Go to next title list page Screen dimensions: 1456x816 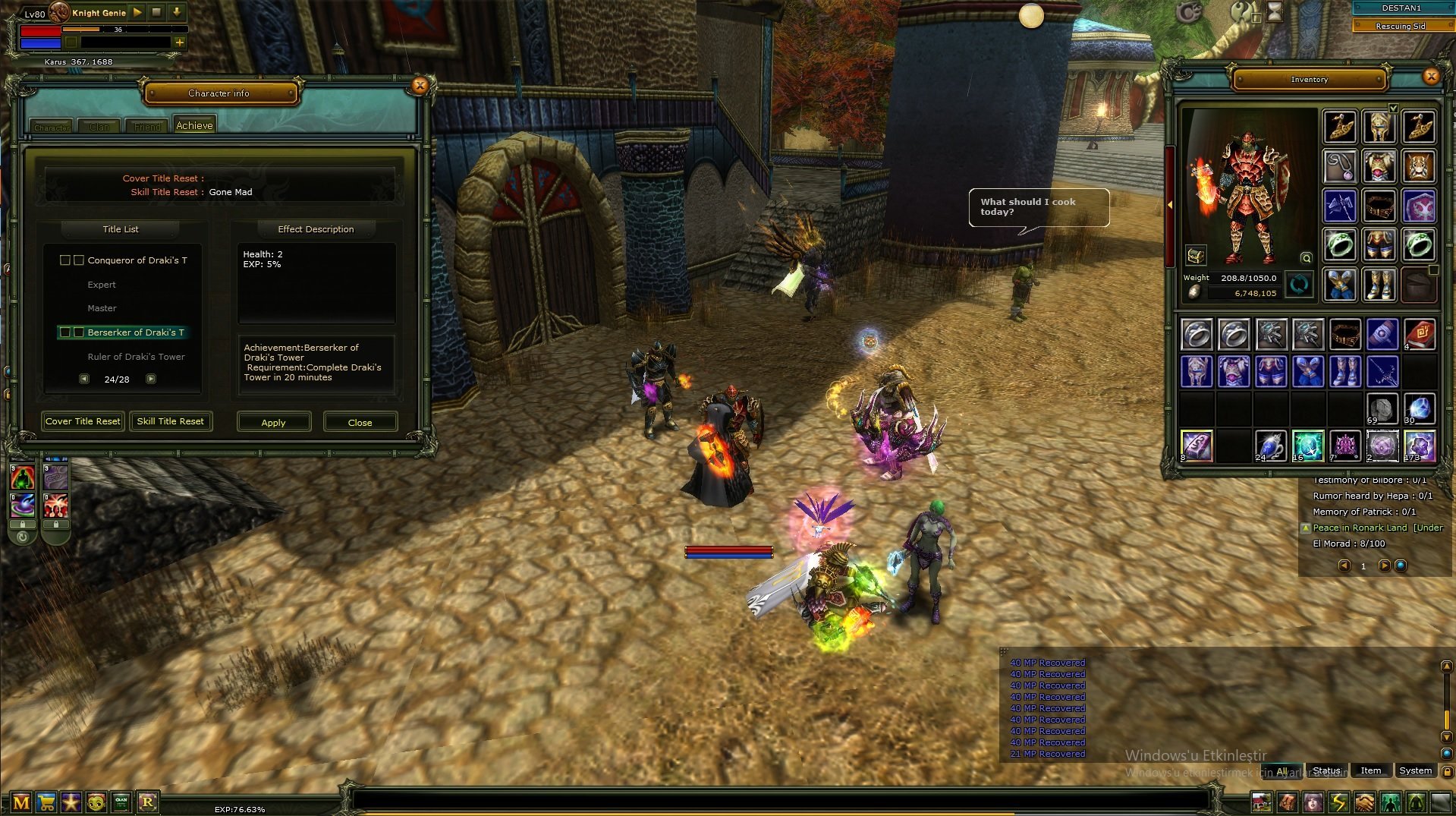151,379
